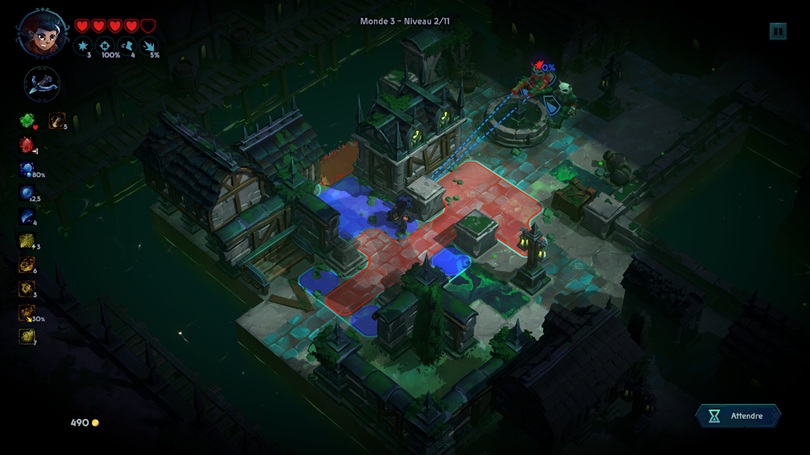Pause the game with the pause button
The width and height of the screenshot is (810, 455).
(x=778, y=31)
